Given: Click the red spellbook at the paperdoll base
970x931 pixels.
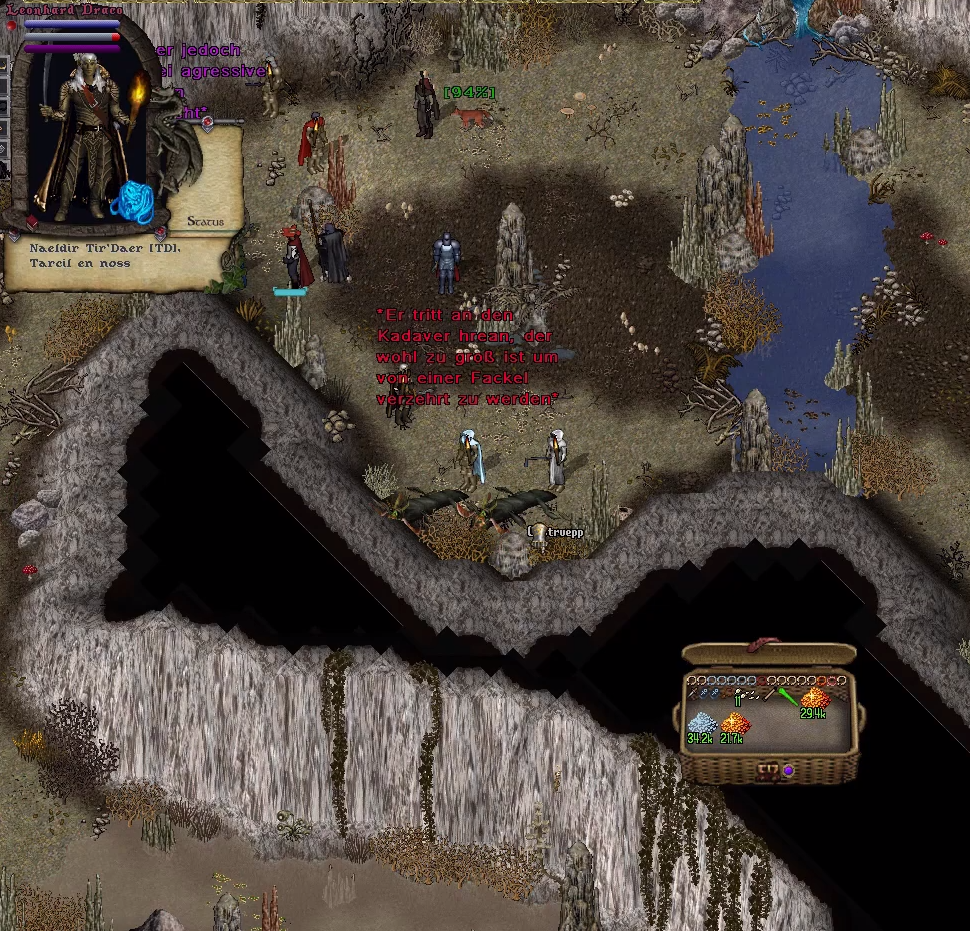Looking at the screenshot, I should click(31, 222).
